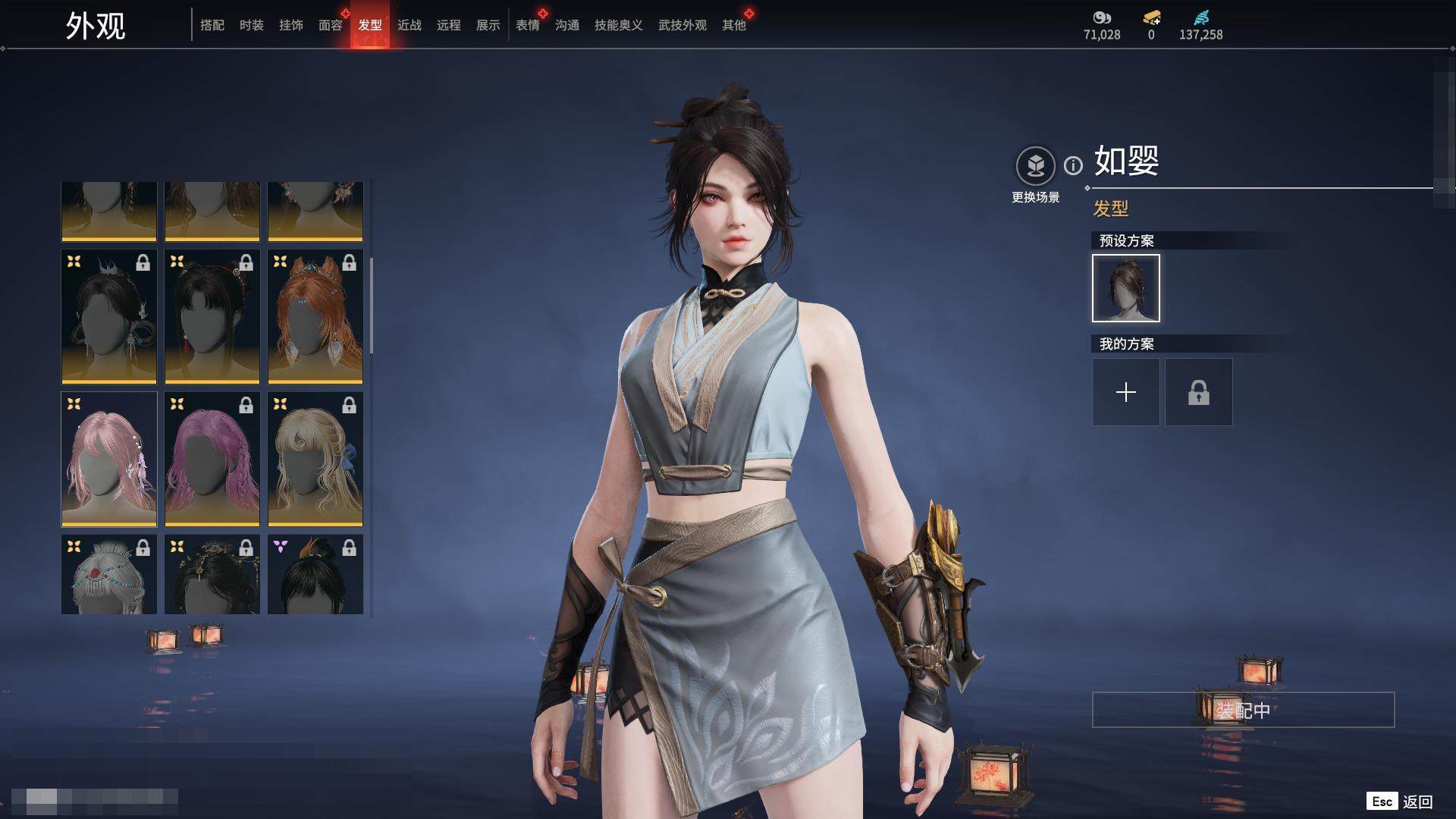Select the silver jeweled headdress hairstyle

pos(109,574)
